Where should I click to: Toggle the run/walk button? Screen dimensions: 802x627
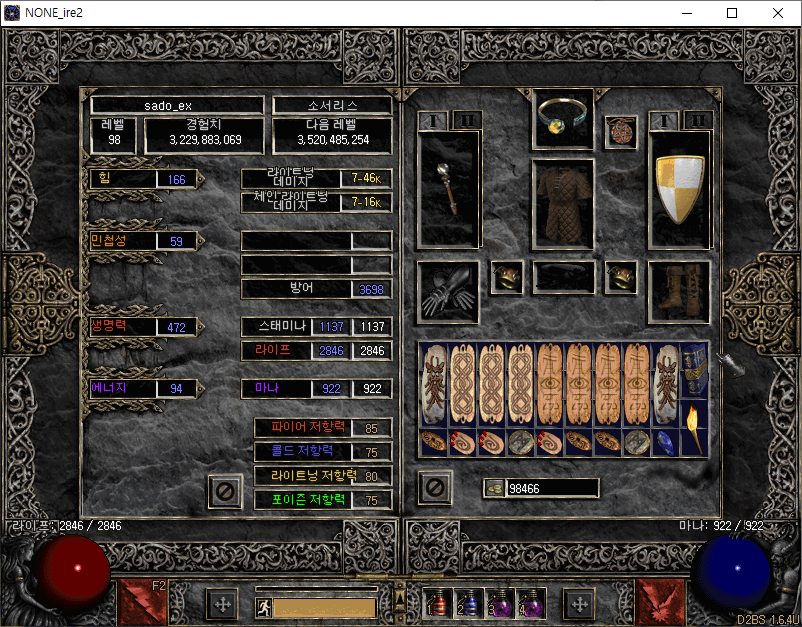pos(264,607)
